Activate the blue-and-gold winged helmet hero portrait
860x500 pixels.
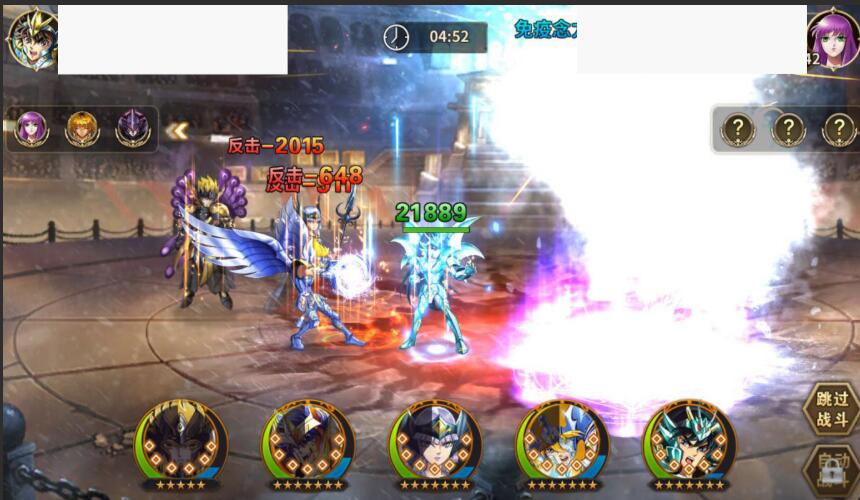(x=561, y=443)
